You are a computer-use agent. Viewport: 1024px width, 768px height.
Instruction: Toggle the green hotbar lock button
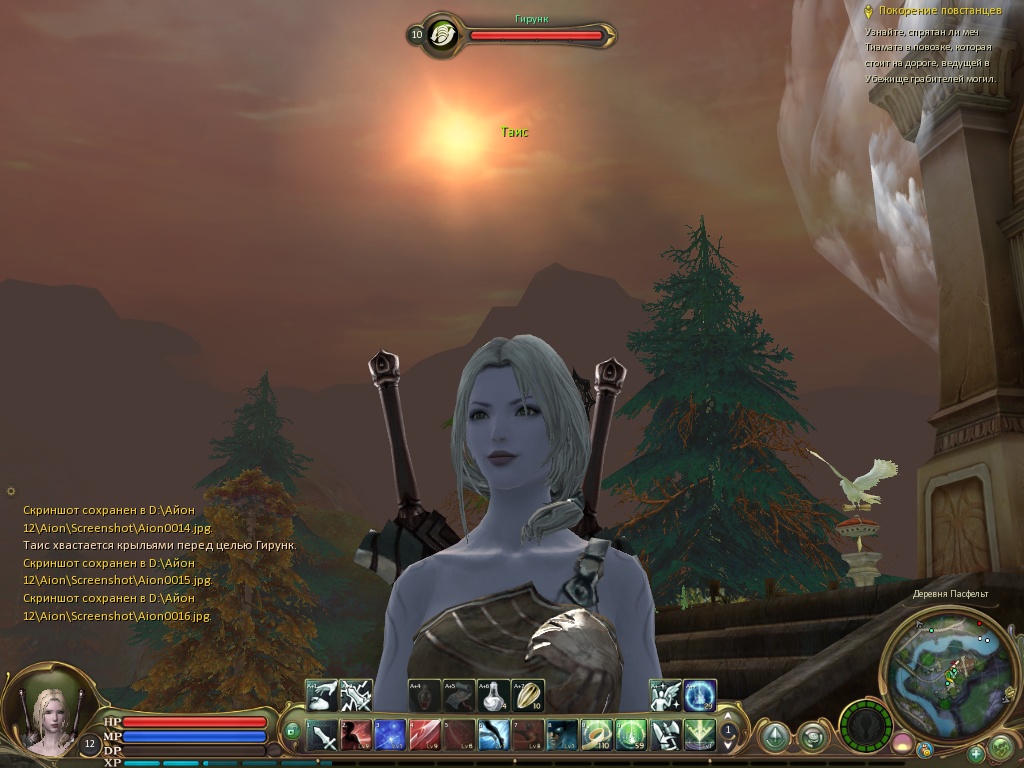point(293,731)
